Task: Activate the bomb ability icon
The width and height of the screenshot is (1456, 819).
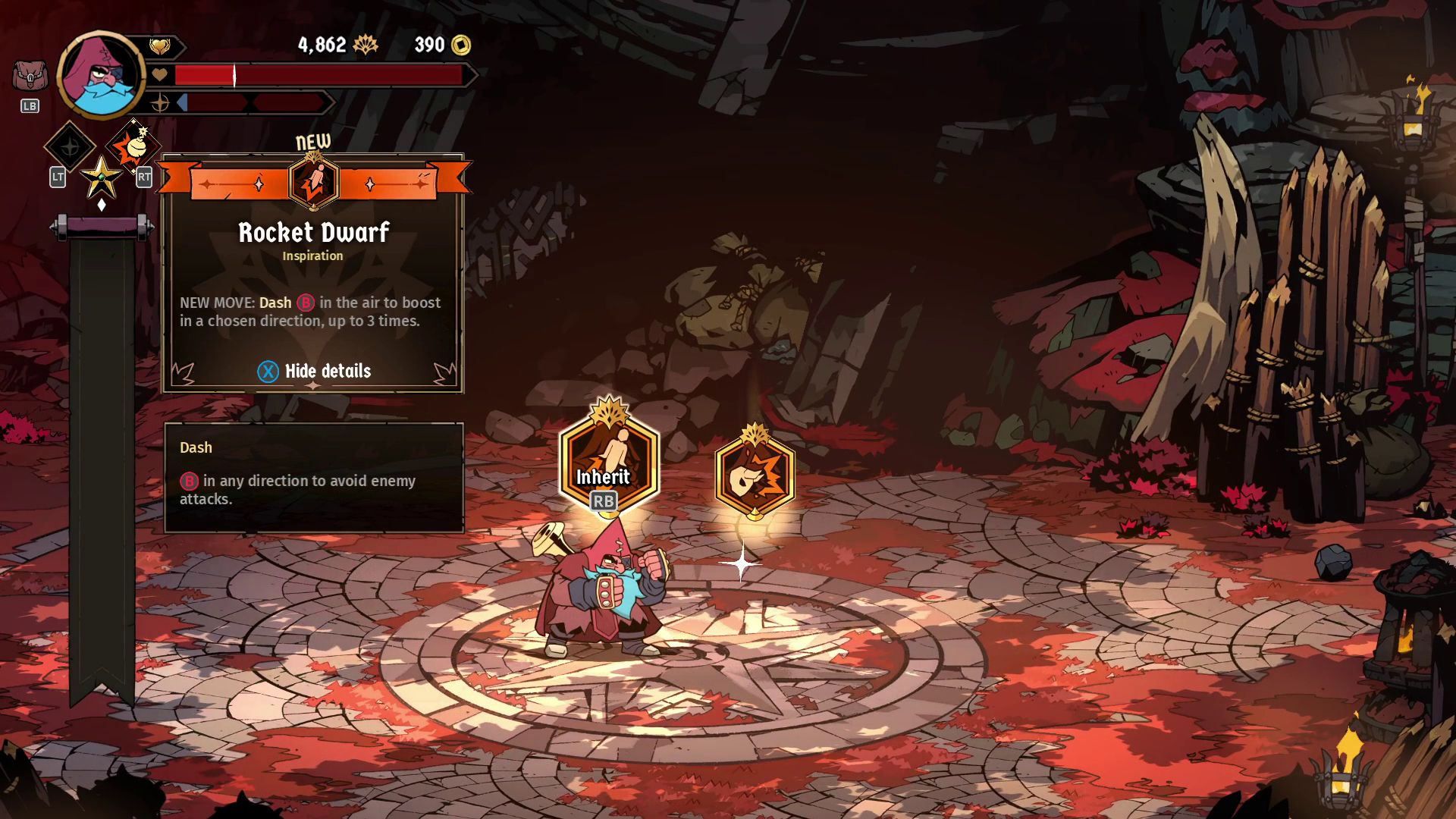Action: point(133,146)
